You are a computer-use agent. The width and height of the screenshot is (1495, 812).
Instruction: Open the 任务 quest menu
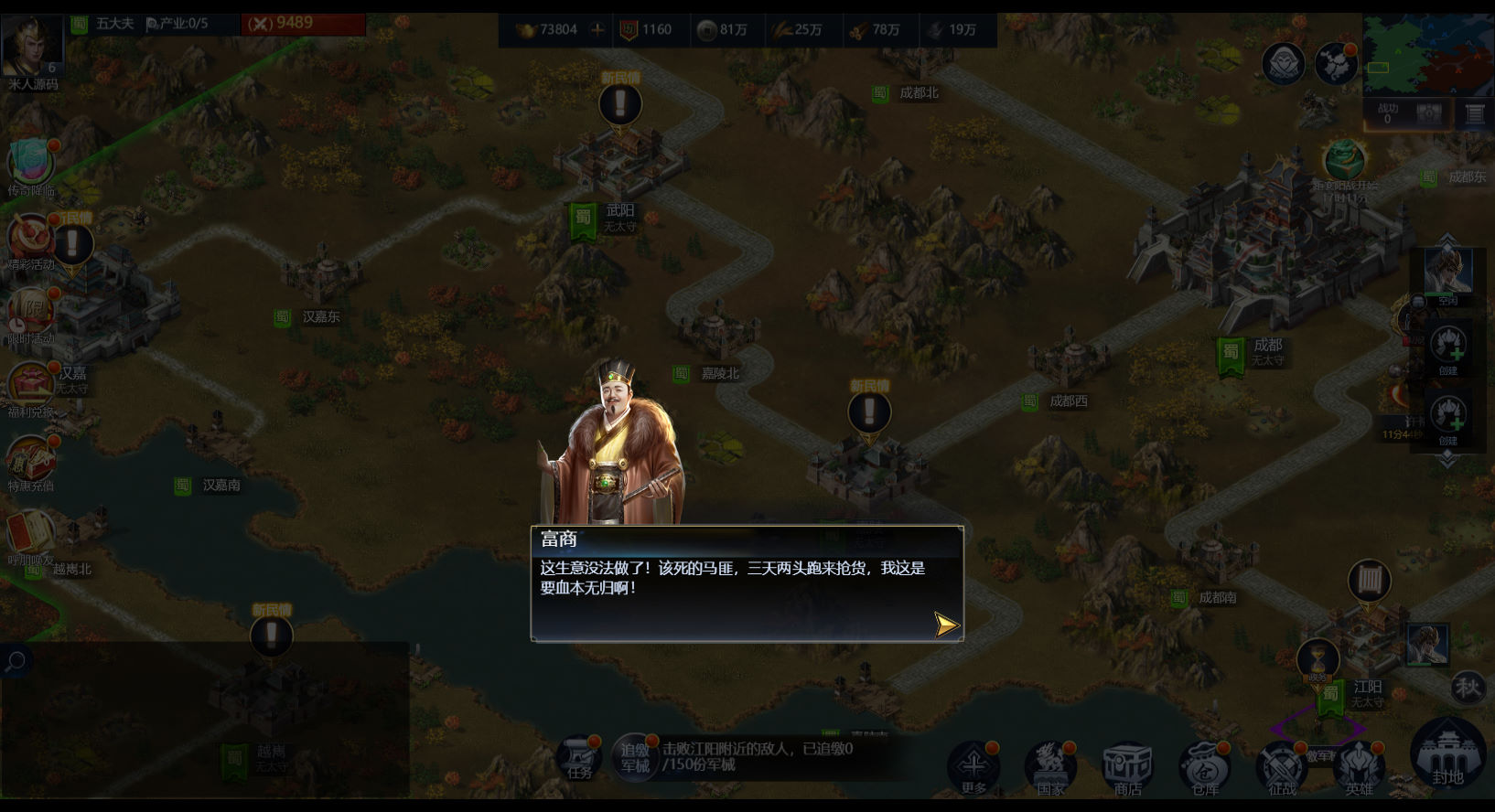tap(579, 759)
